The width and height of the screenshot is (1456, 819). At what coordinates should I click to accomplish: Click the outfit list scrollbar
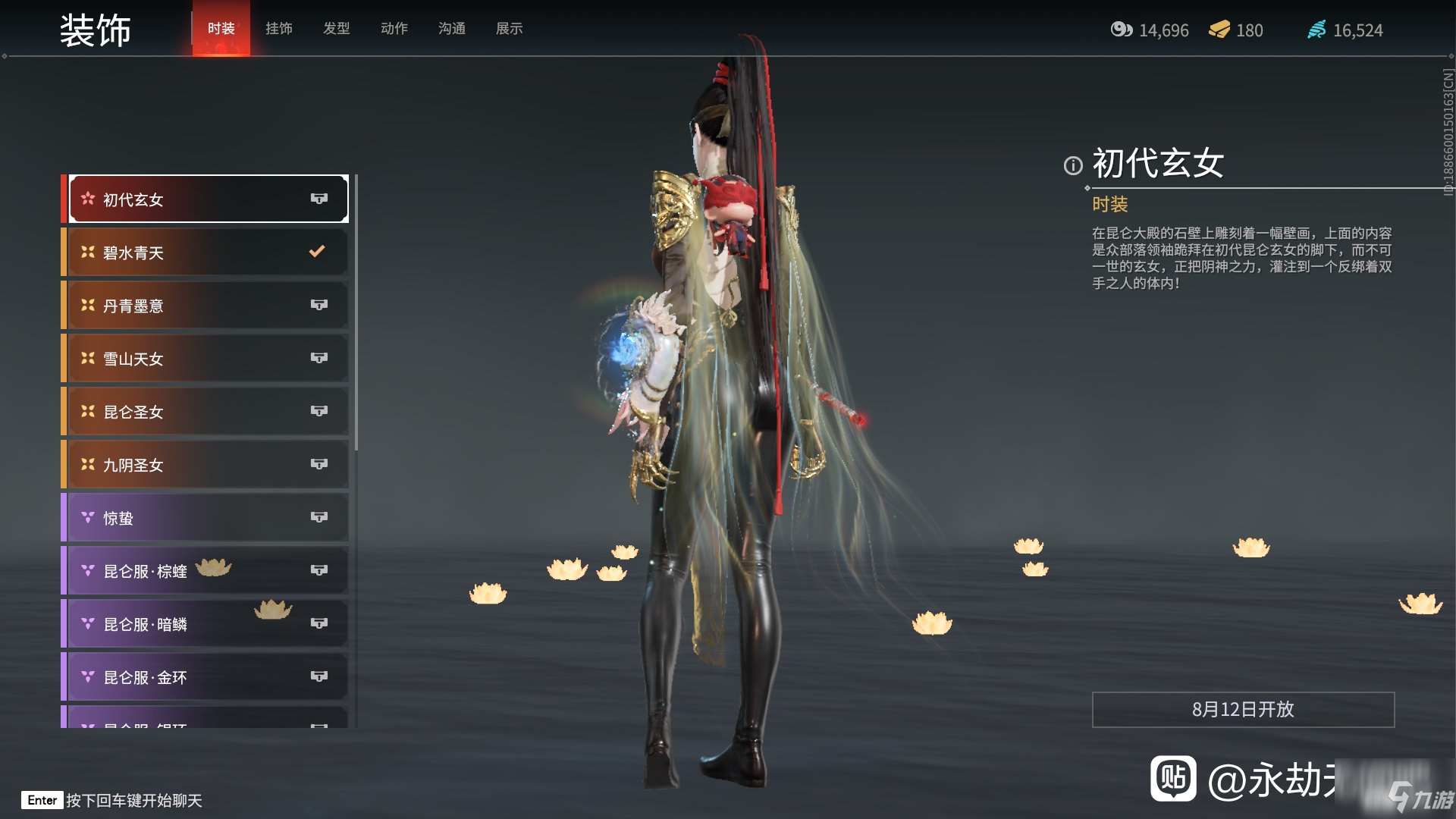click(x=356, y=312)
